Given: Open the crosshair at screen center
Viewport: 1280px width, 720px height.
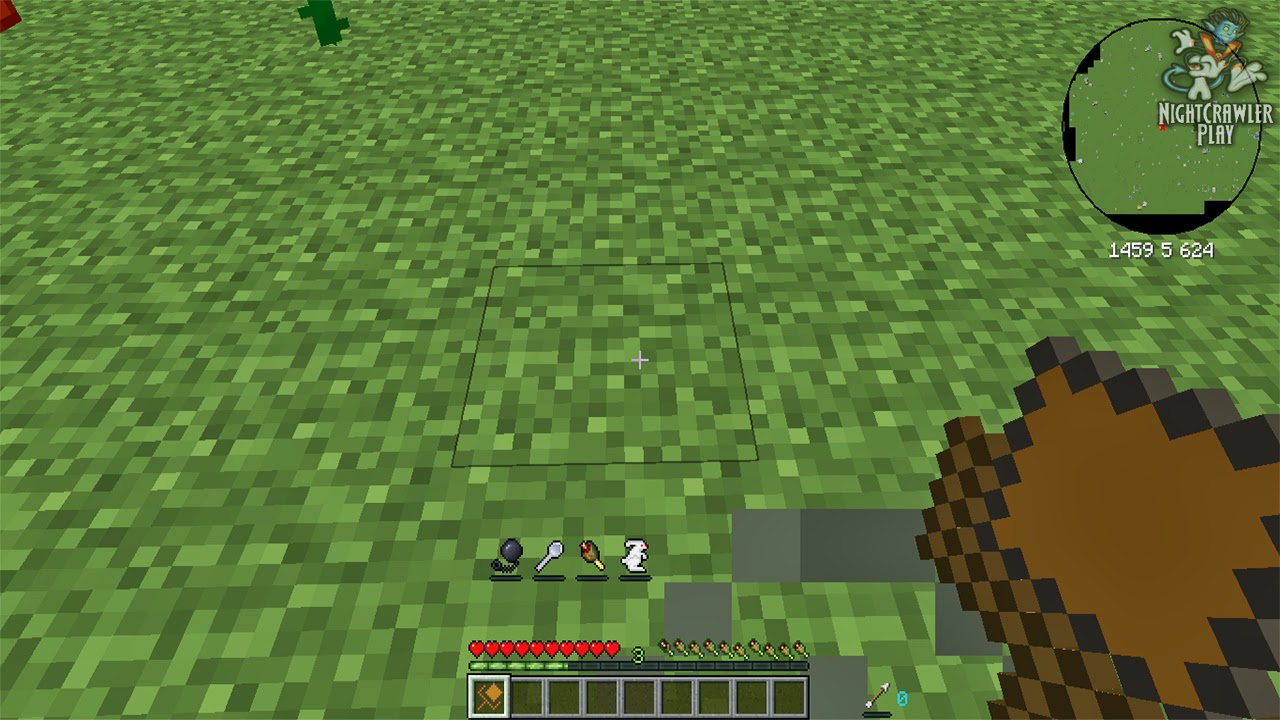Looking at the screenshot, I should pos(640,360).
